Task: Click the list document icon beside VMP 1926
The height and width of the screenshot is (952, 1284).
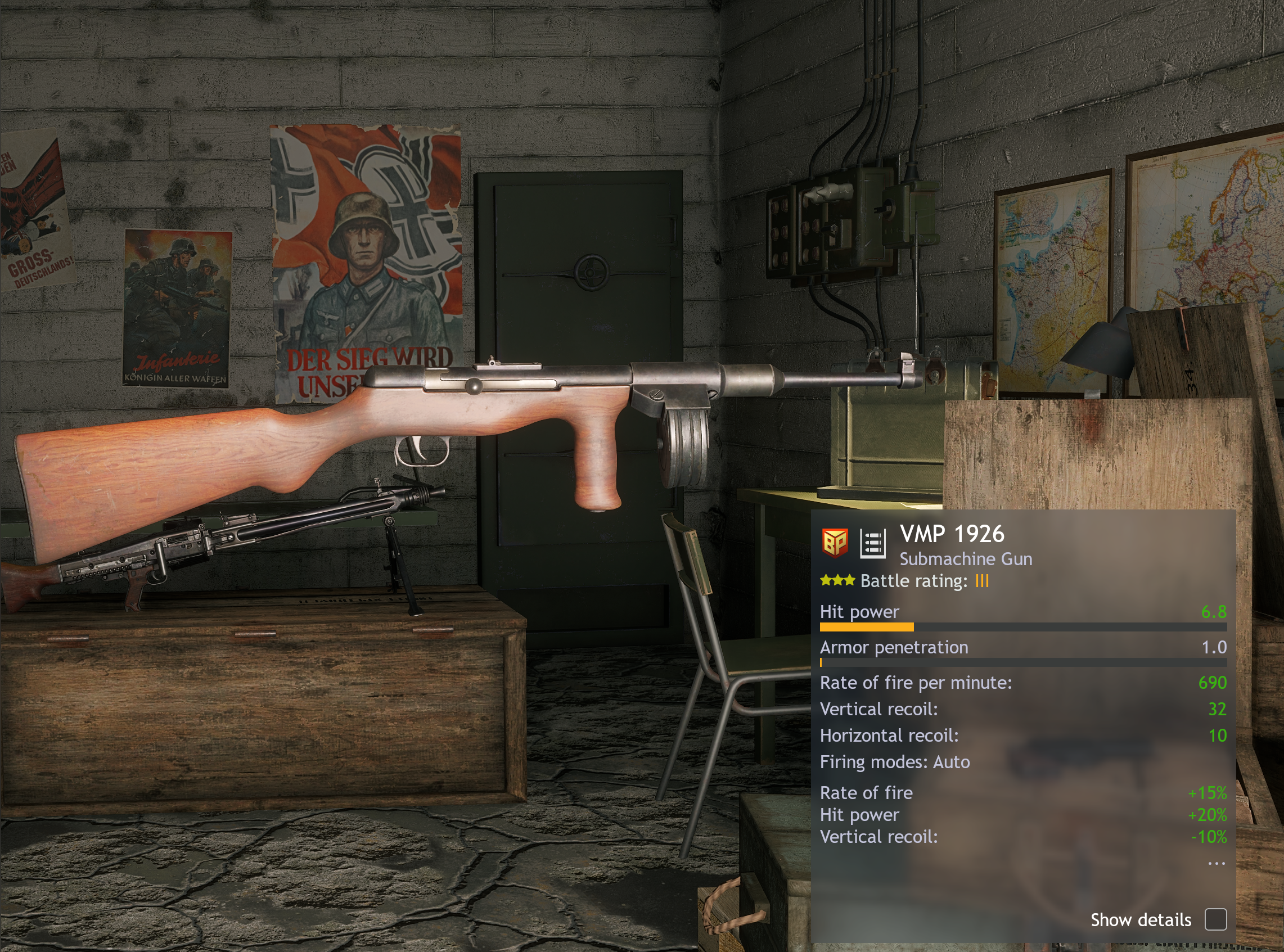Action: pos(872,543)
